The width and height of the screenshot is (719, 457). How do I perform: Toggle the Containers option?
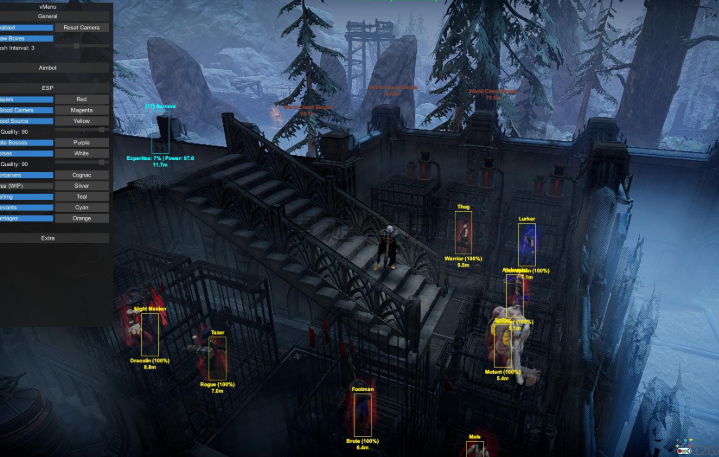(x=24, y=175)
